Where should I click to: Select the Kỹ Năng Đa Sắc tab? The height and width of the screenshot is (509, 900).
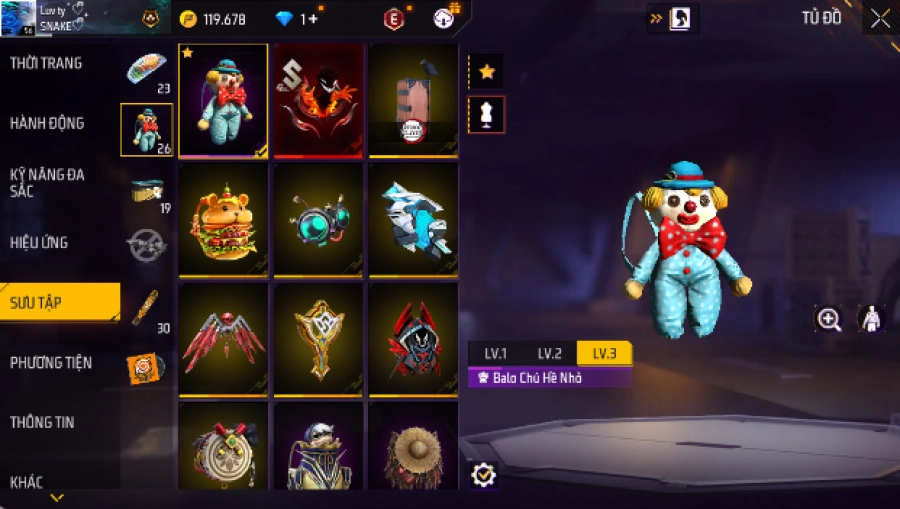tap(47, 182)
